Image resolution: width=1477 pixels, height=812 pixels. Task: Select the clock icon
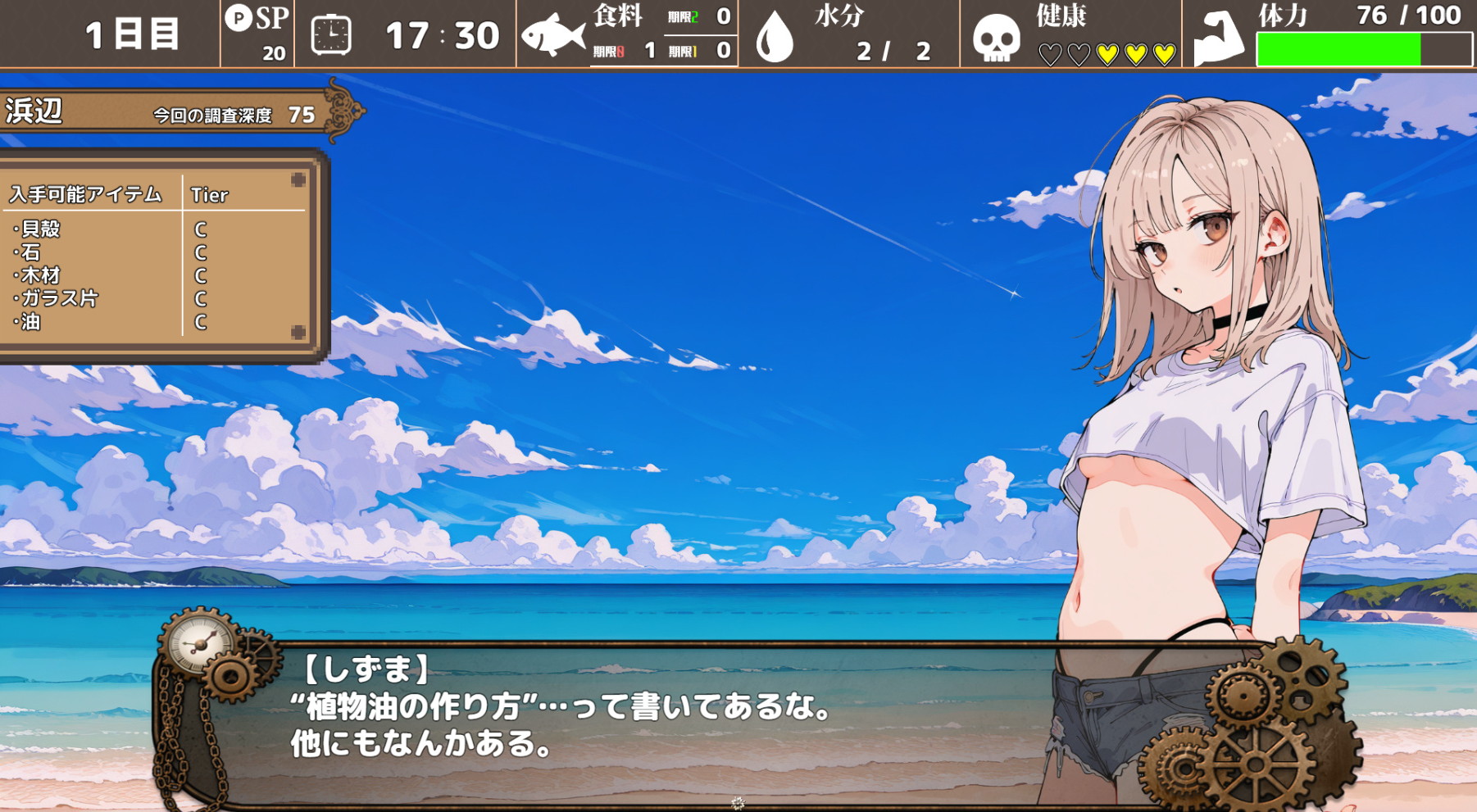331,35
